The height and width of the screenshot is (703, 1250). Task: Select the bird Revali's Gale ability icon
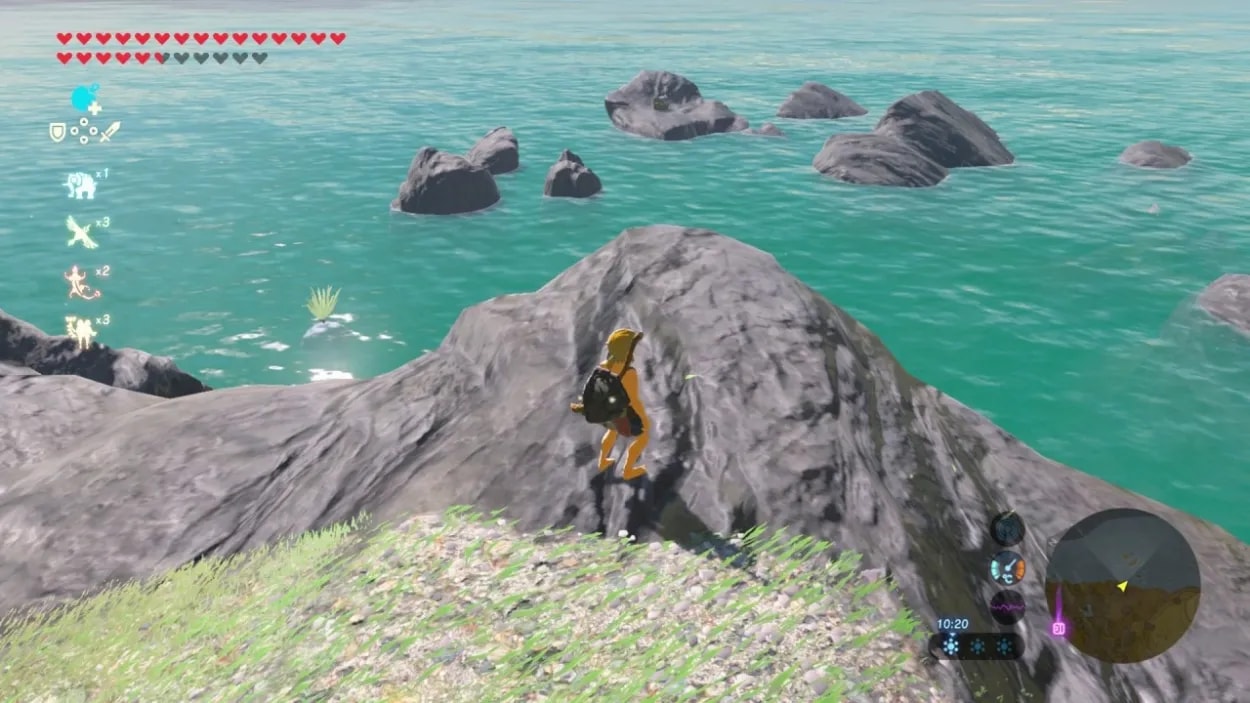coord(81,233)
